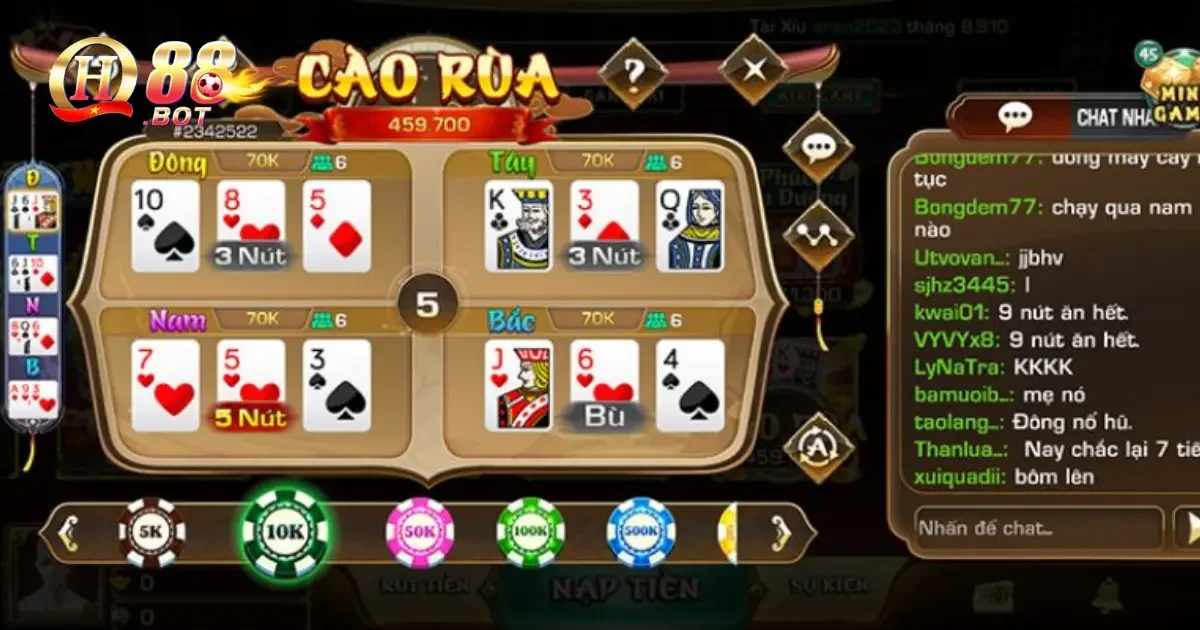This screenshot has height=630, width=1200.
Task: Select the green 100K chip
Action: pos(531,532)
